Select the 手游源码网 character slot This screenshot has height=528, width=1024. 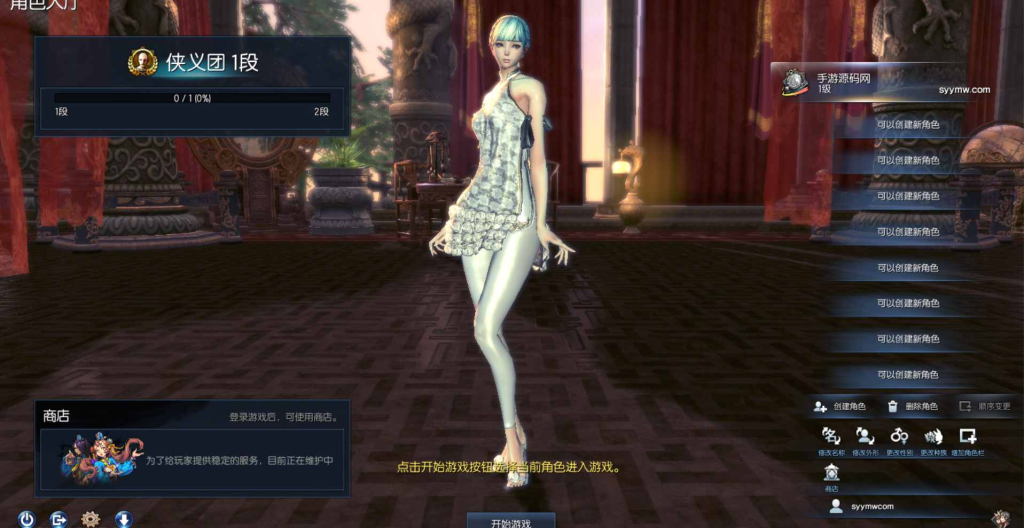pyautogui.click(x=868, y=83)
